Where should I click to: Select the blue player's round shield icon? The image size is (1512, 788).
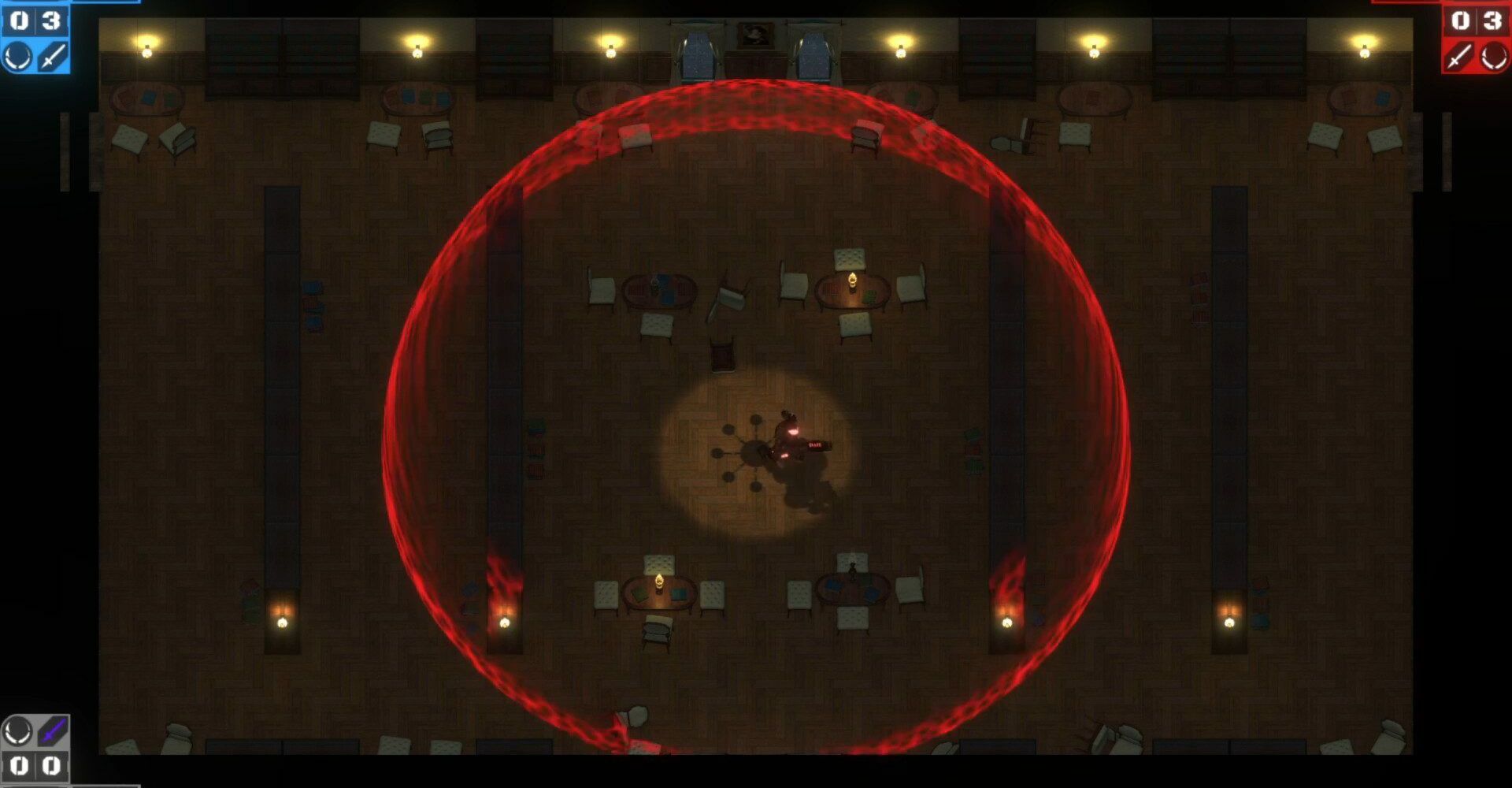tap(18, 57)
